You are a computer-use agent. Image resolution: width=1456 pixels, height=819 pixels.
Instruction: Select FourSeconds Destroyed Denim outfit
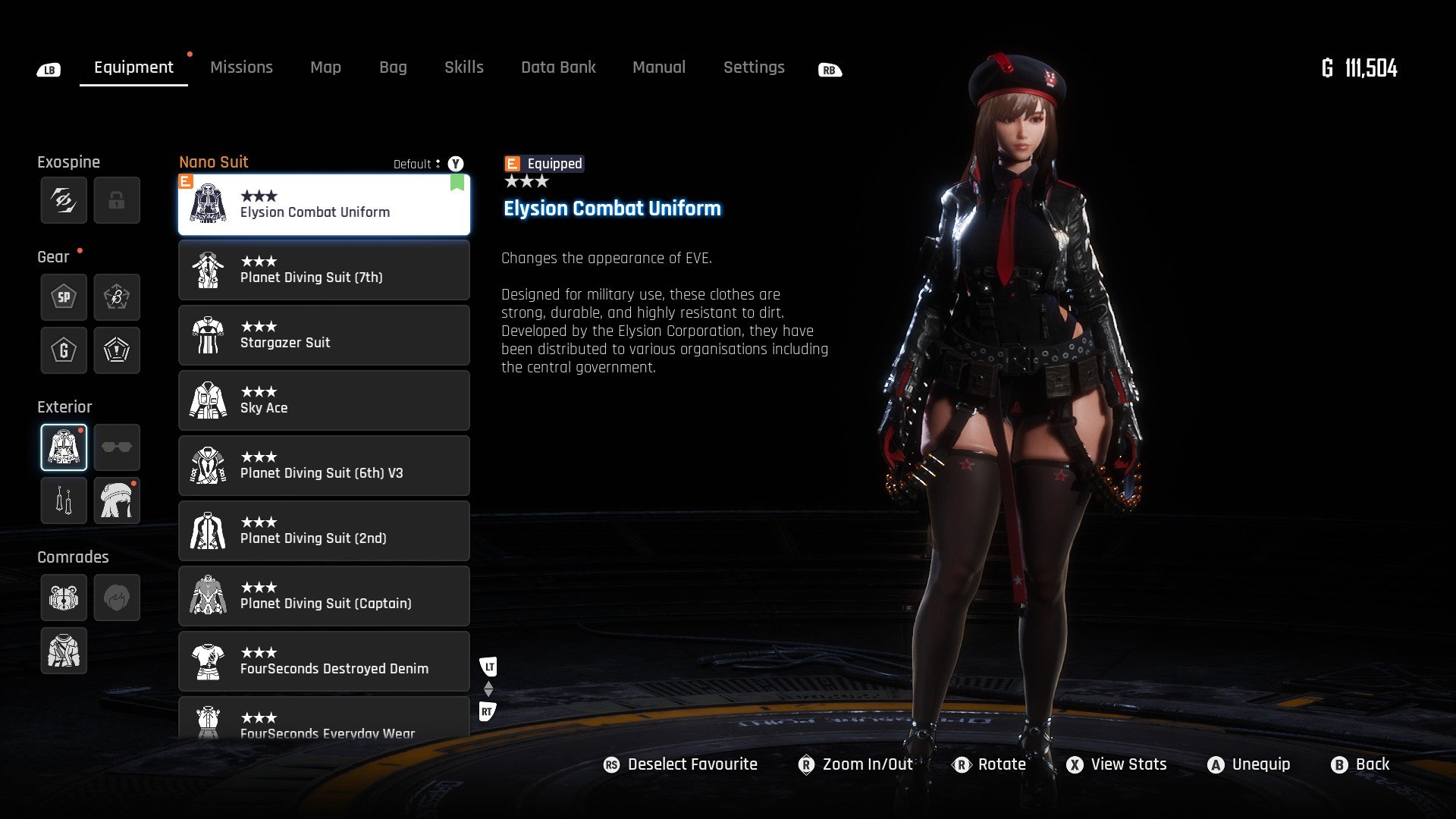[x=324, y=662]
